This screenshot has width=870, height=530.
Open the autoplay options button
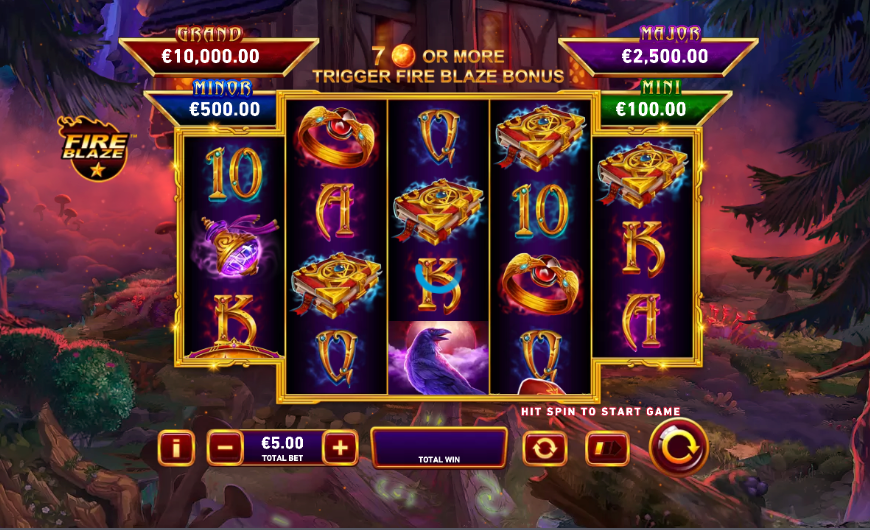pyautogui.click(x=545, y=448)
